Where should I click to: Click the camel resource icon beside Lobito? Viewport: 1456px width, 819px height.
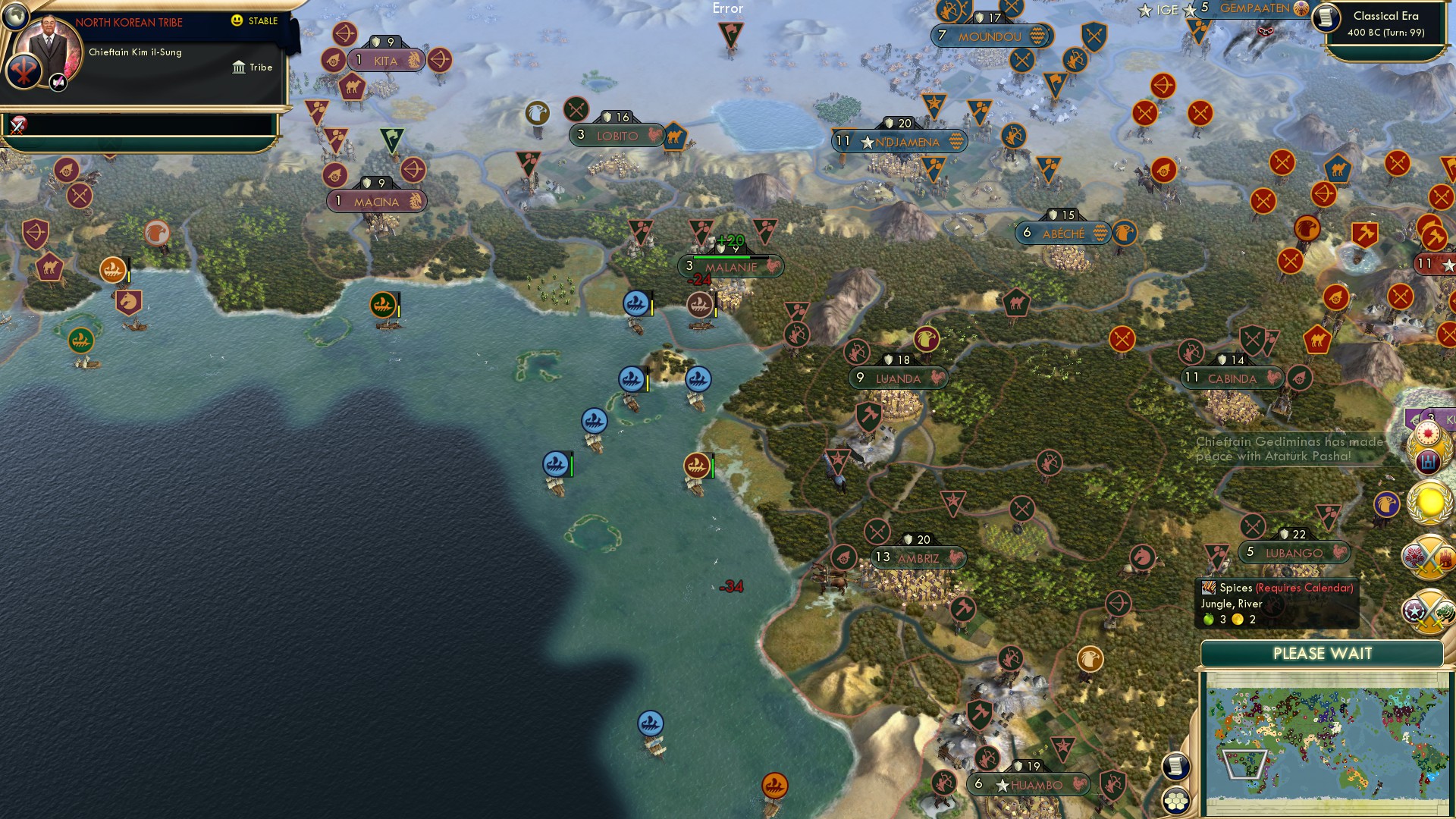click(673, 139)
